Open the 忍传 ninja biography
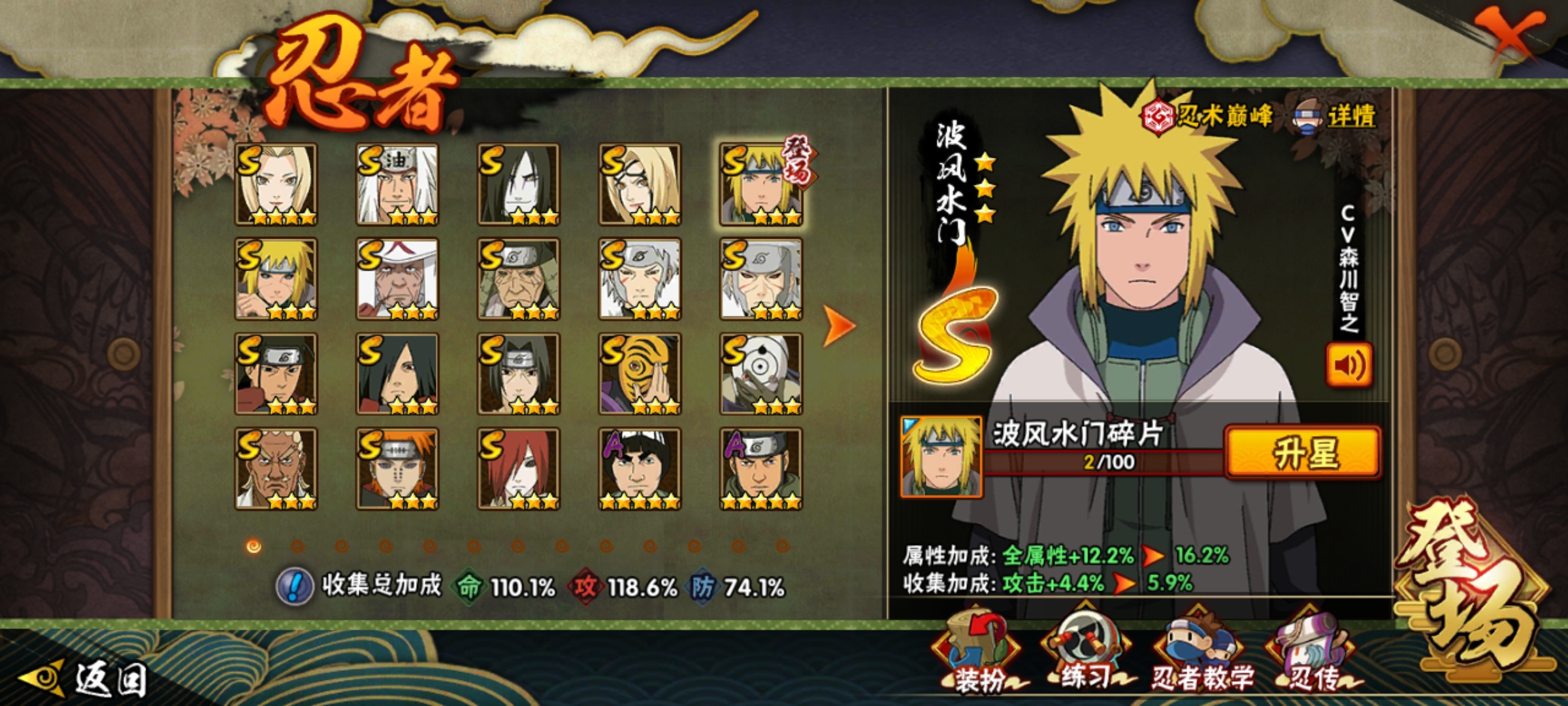Screen dimensions: 1568x706 point(1312,655)
